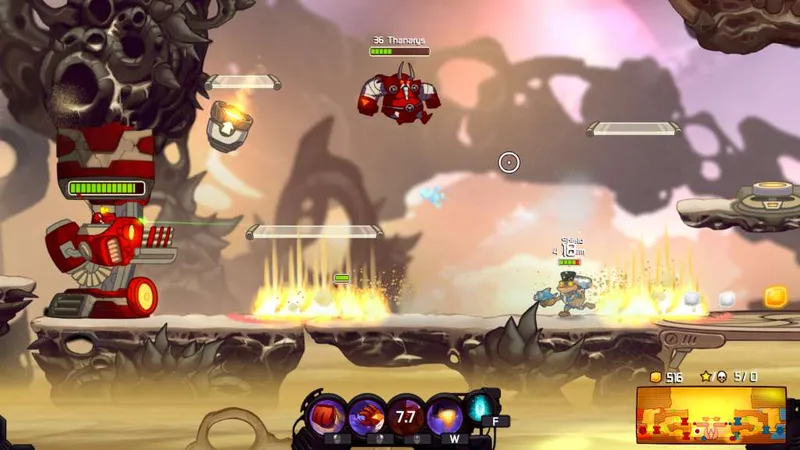The height and width of the screenshot is (450, 800).
Task: Activate the red fist ability icon
Action: (328, 415)
